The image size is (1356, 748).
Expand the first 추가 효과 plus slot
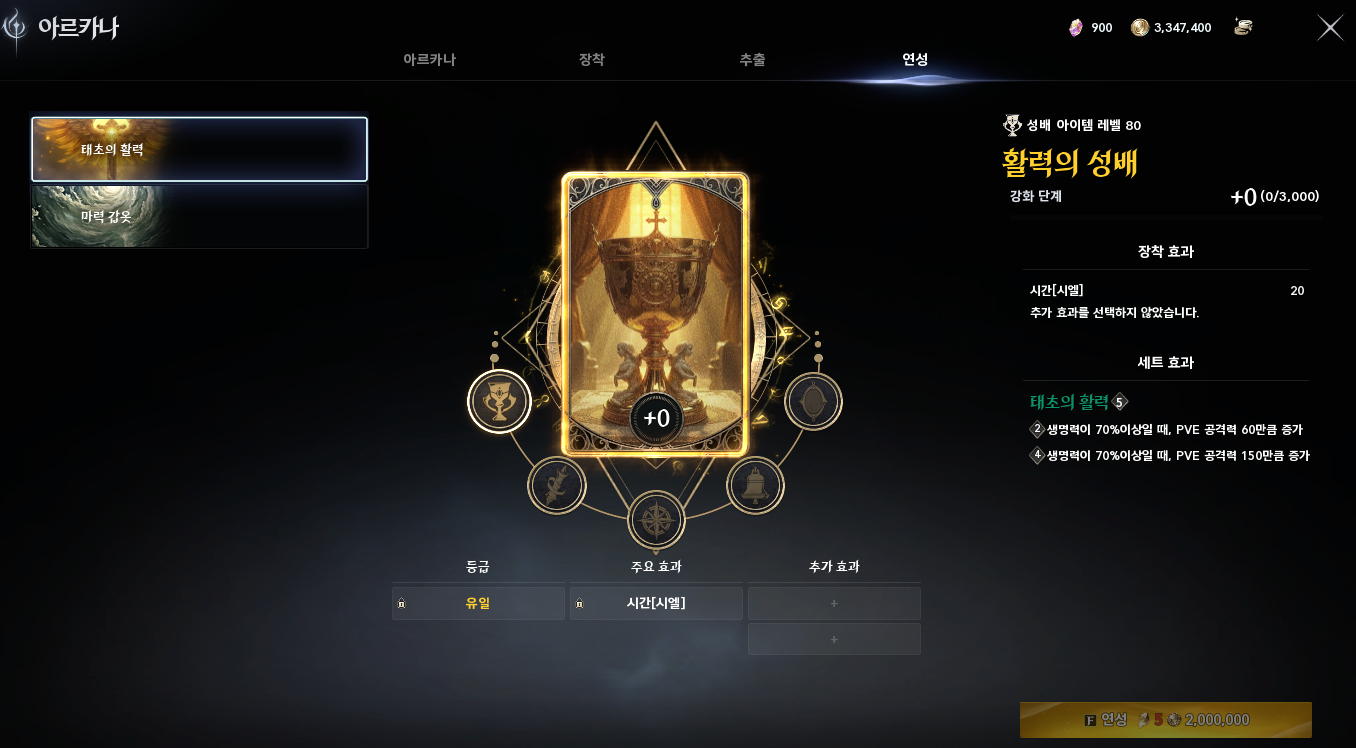coord(834,602)
